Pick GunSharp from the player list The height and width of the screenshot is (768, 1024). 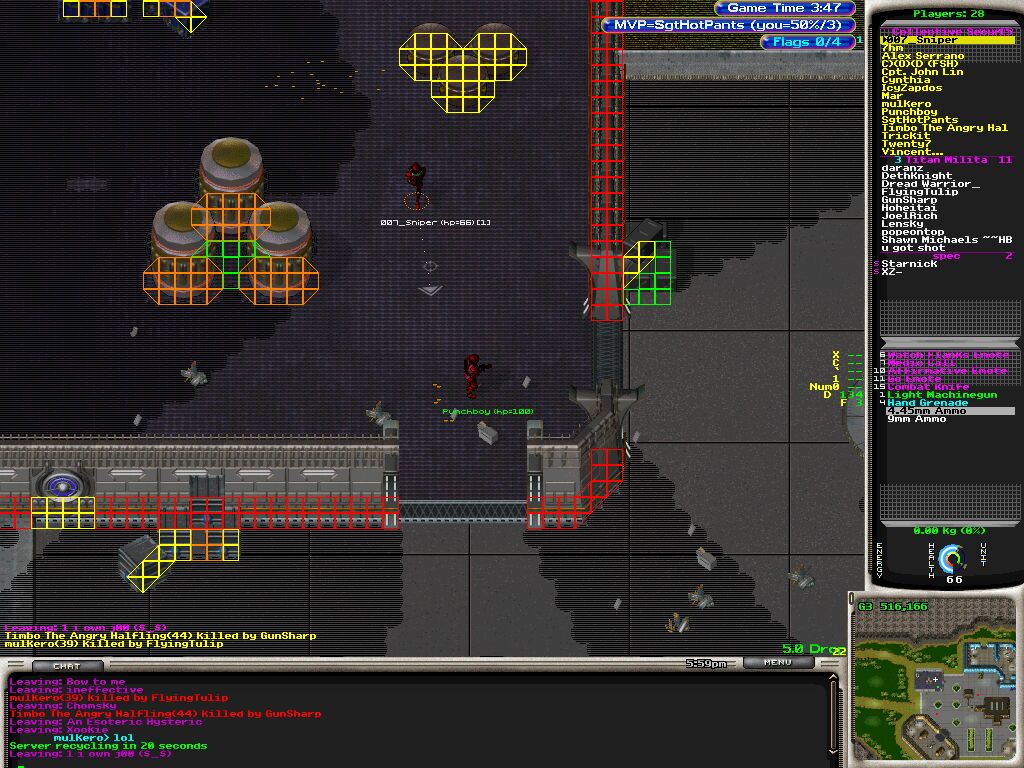tap(909, 200)
